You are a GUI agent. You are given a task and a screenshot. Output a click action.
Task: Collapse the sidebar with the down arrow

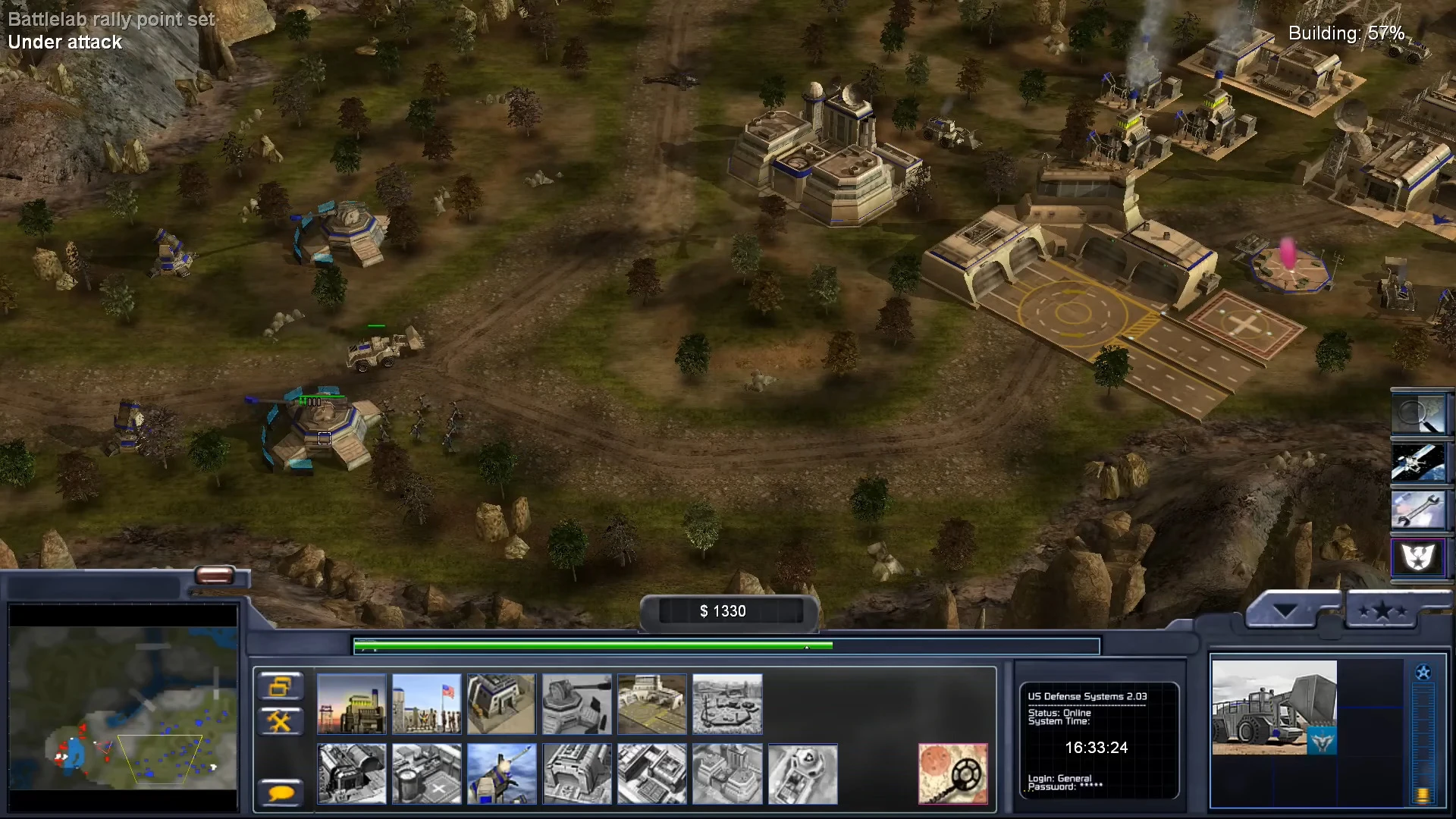pos(1285,611)
